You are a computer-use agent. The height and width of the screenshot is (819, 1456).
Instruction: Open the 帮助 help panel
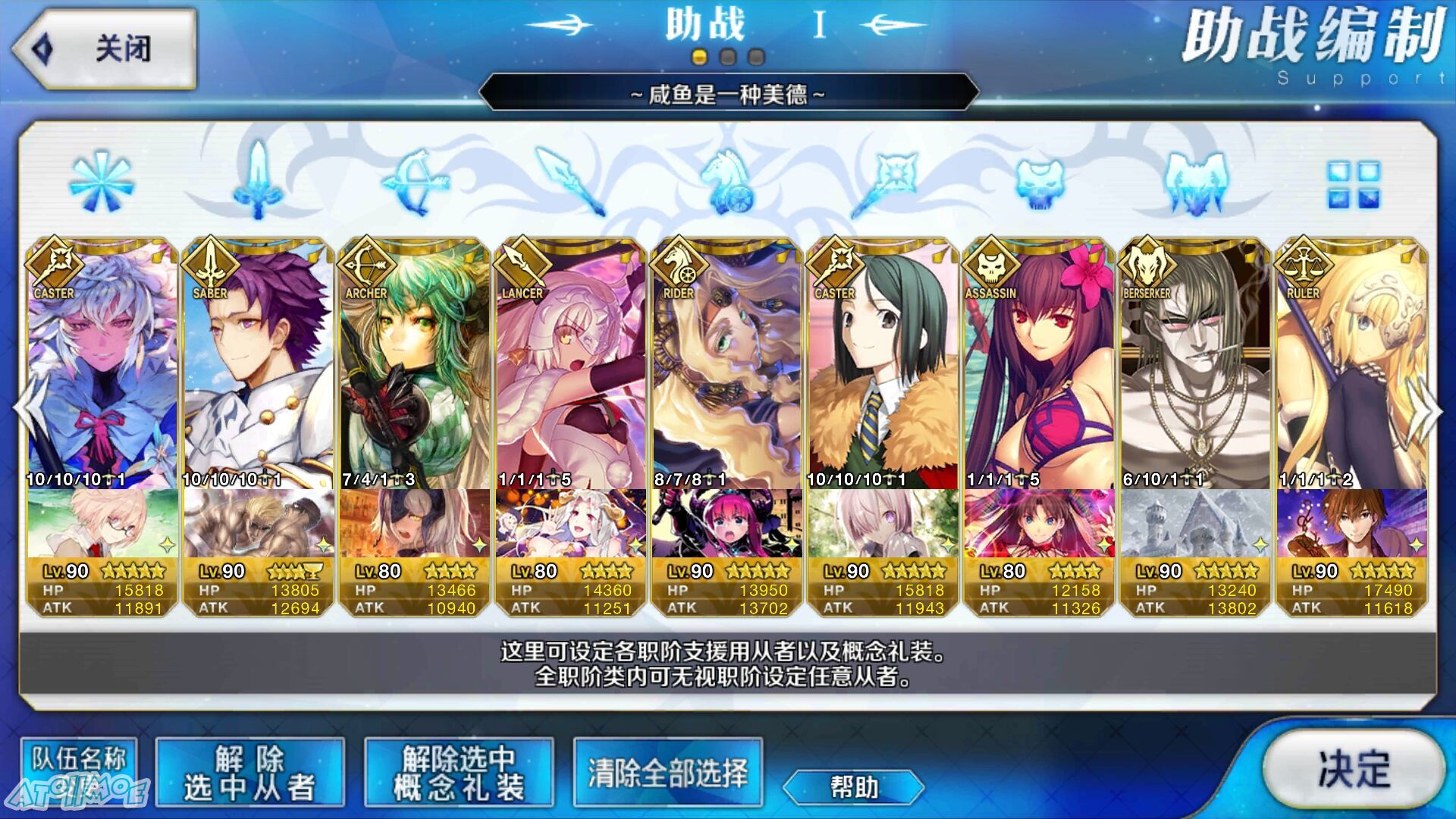[853, 787]
